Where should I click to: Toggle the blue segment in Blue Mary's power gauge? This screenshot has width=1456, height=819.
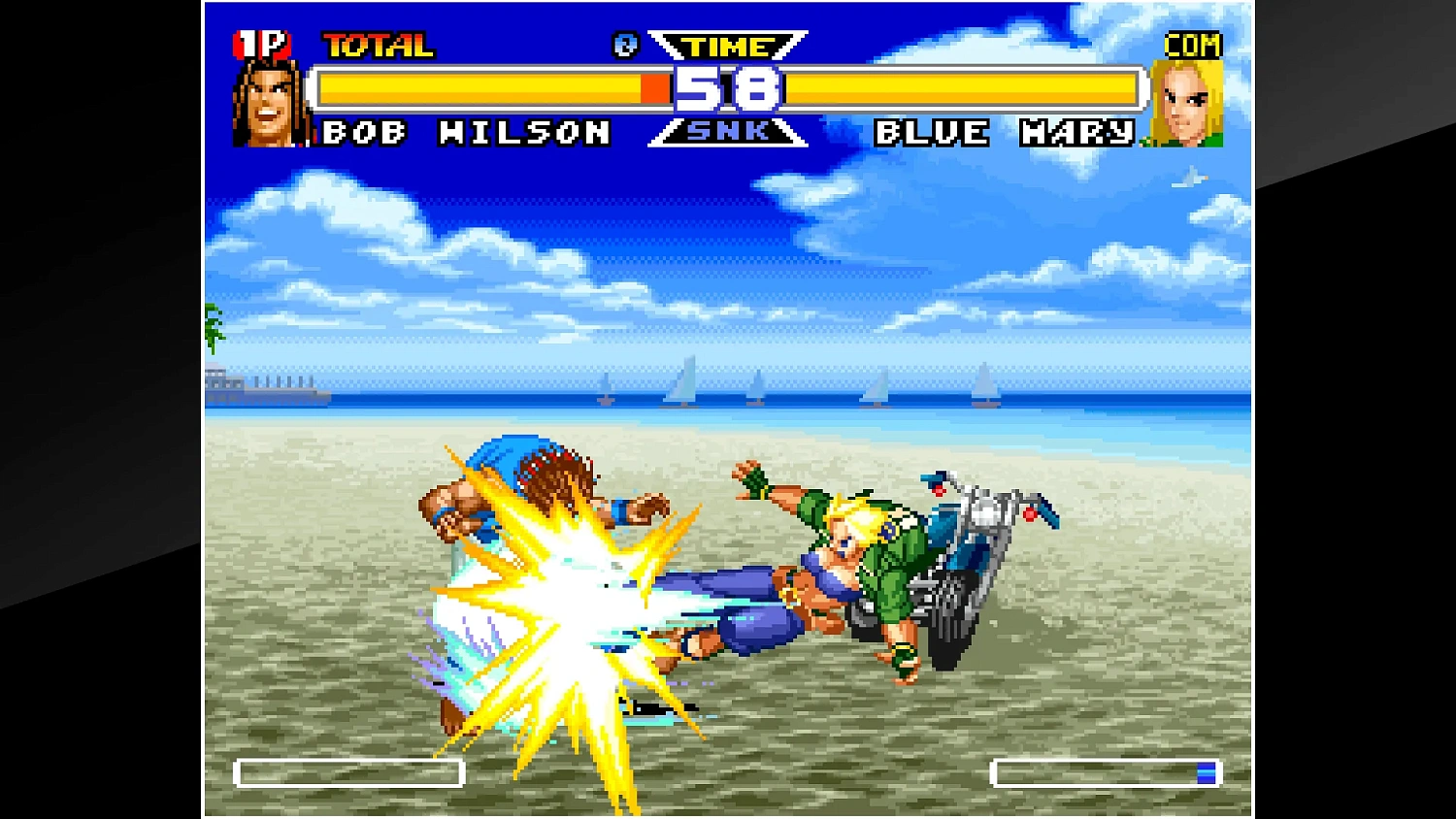(1207, 771)
